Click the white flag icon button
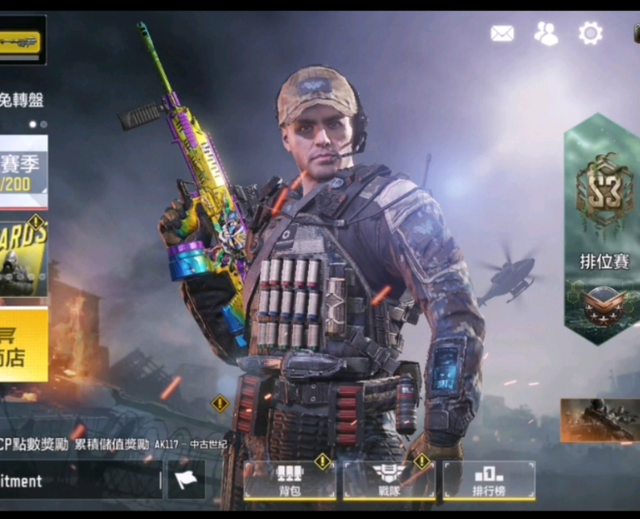 click(x=186, y=480)
